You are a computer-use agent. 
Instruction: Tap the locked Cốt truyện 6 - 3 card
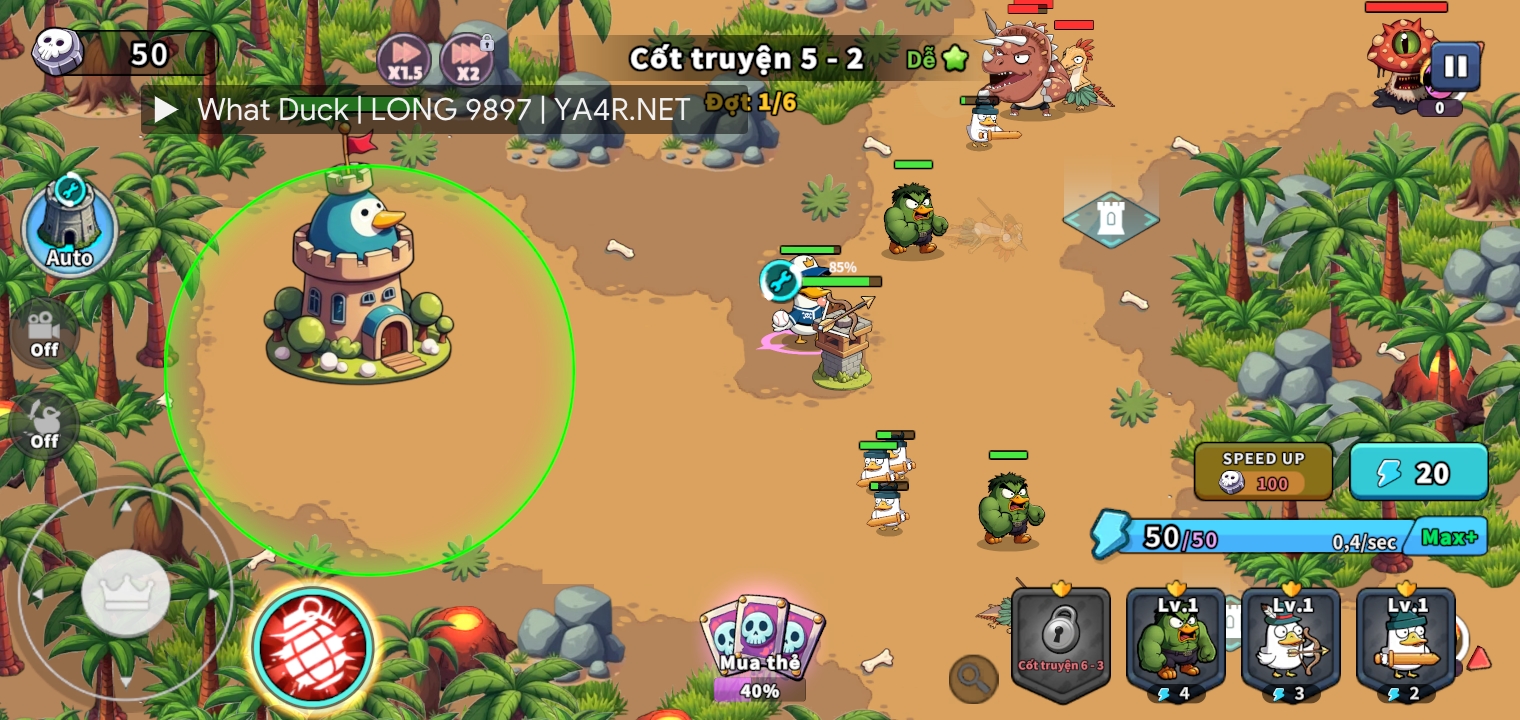coord(1061,645)
